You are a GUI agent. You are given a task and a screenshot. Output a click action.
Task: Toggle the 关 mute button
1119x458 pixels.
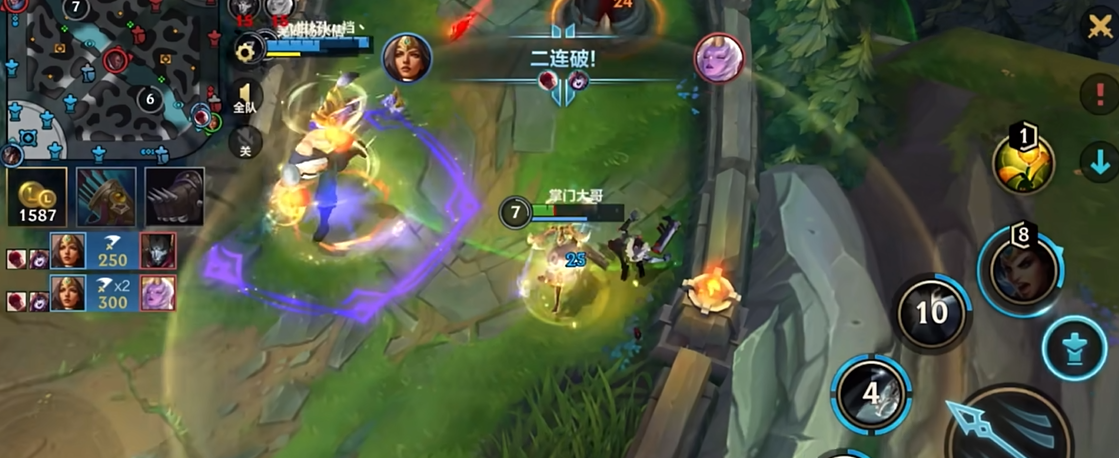pos(246,145)
